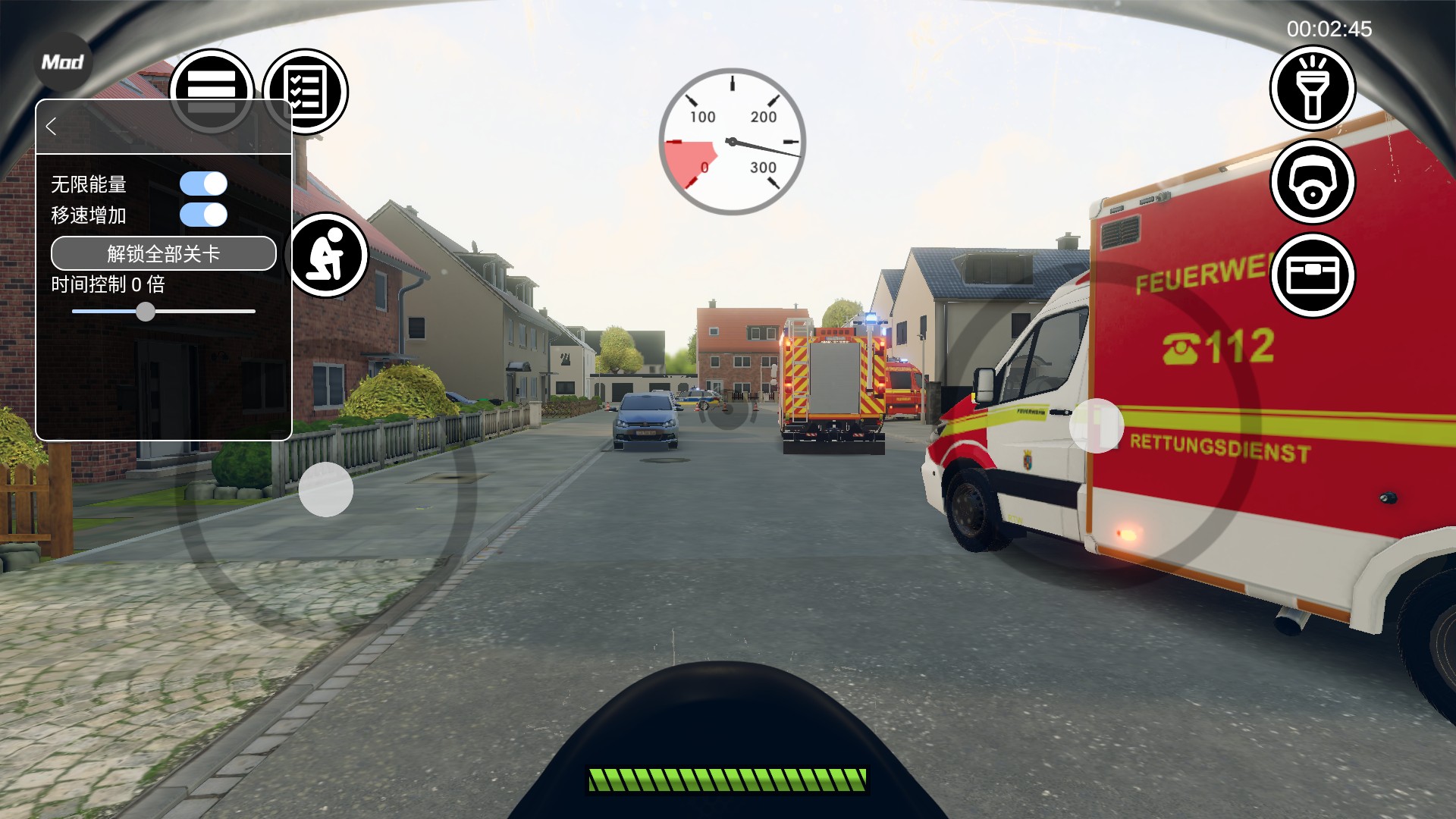This screenshot has width=1456, height=819.
Task: Open the task checklist icon
Action: tap(306, 92)
